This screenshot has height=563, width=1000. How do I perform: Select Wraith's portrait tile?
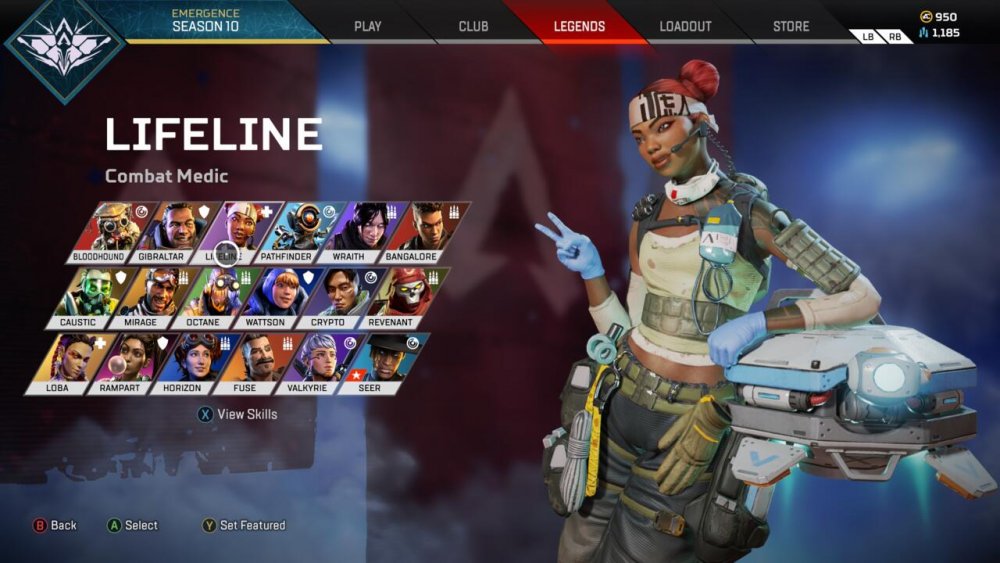(x=361, y=231)
